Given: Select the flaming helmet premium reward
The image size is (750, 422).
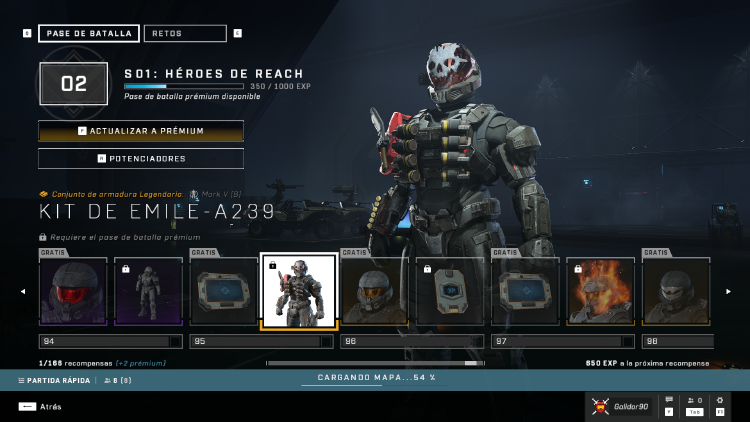Looking at the screenshot, I should (601, 291).
